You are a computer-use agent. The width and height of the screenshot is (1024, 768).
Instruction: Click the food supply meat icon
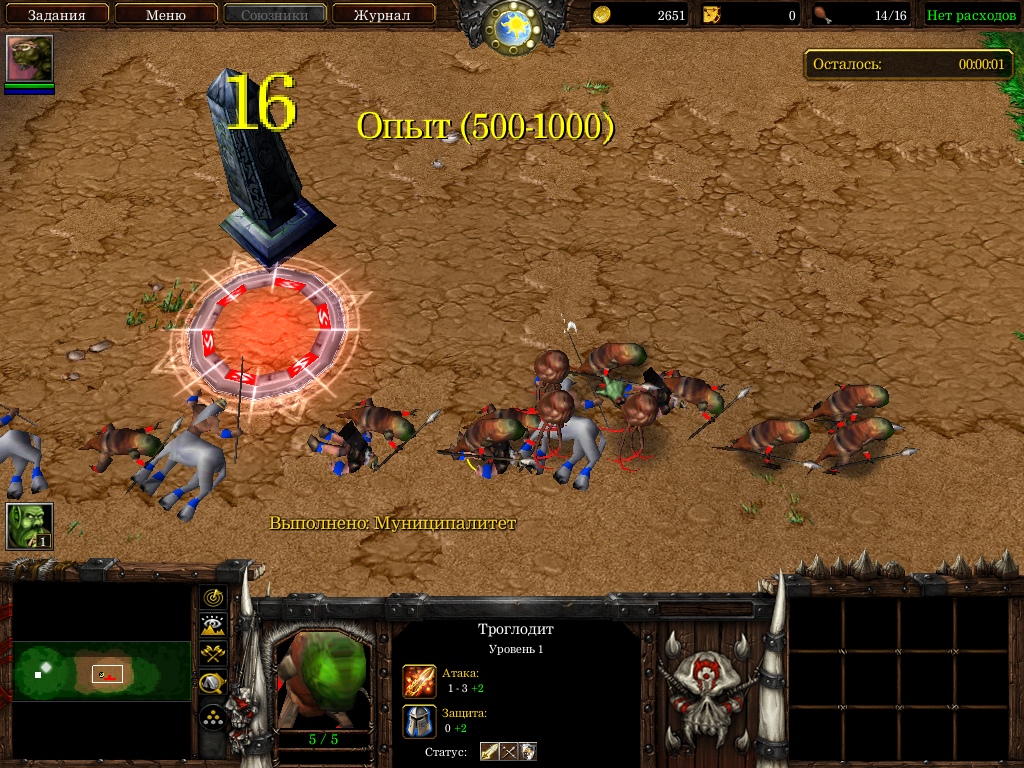click(x=822, y=15)
